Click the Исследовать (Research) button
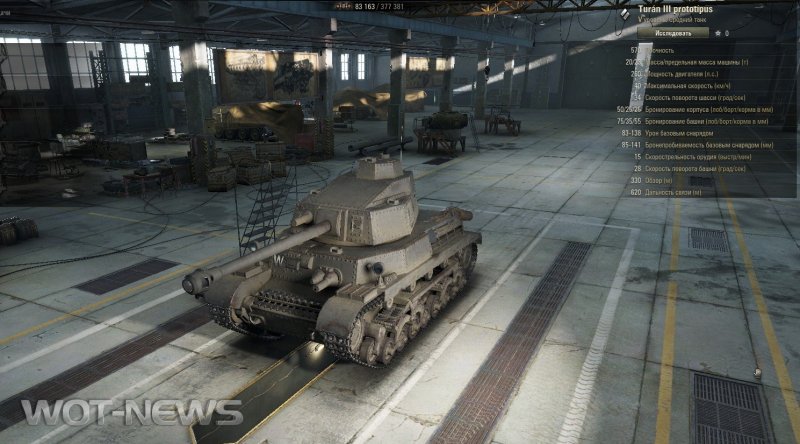800x444 pixels. pyautogui.click(x=672, y=32)
